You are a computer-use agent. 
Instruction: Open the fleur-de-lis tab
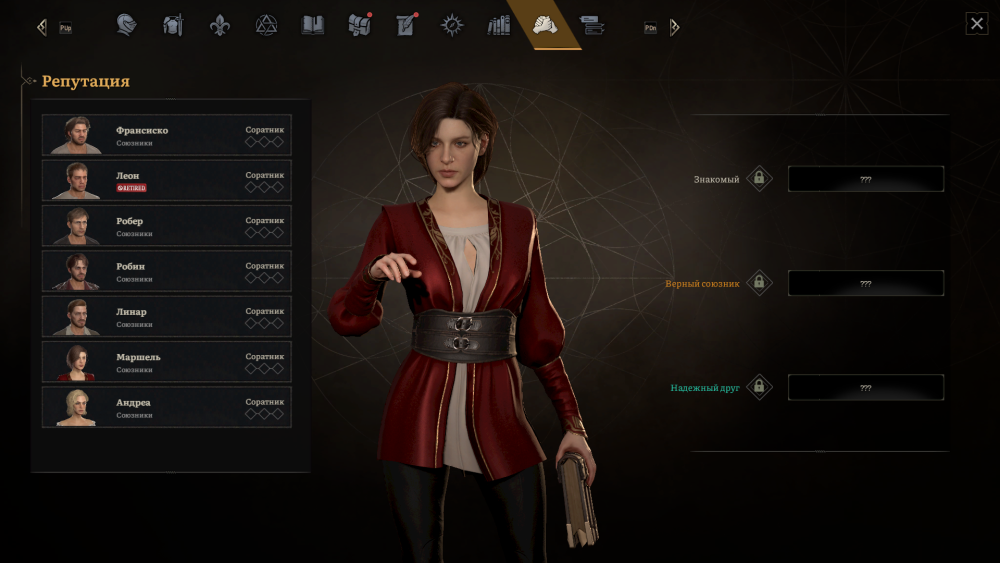[220, 25]
